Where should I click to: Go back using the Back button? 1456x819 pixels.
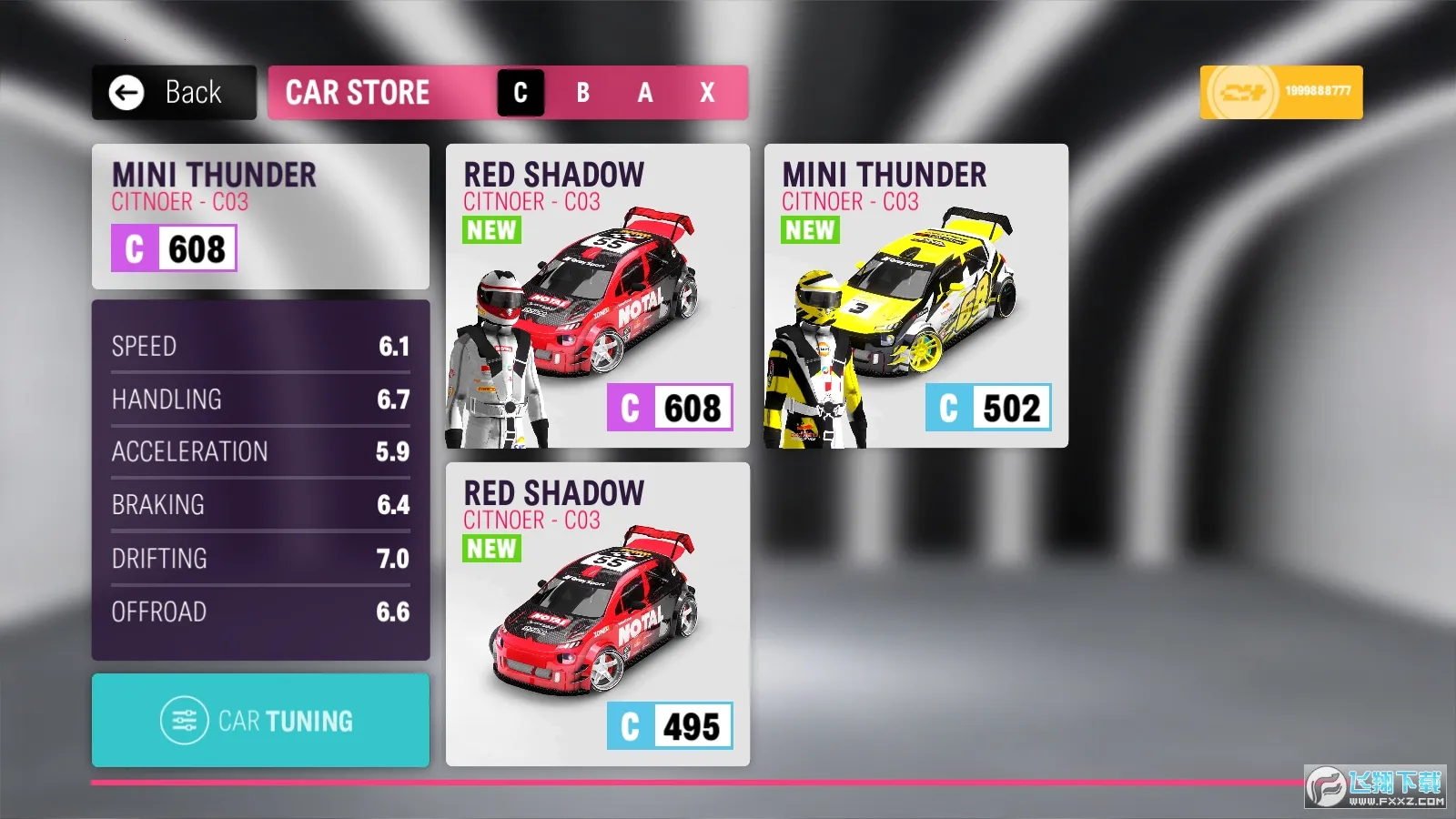[174, 93]
